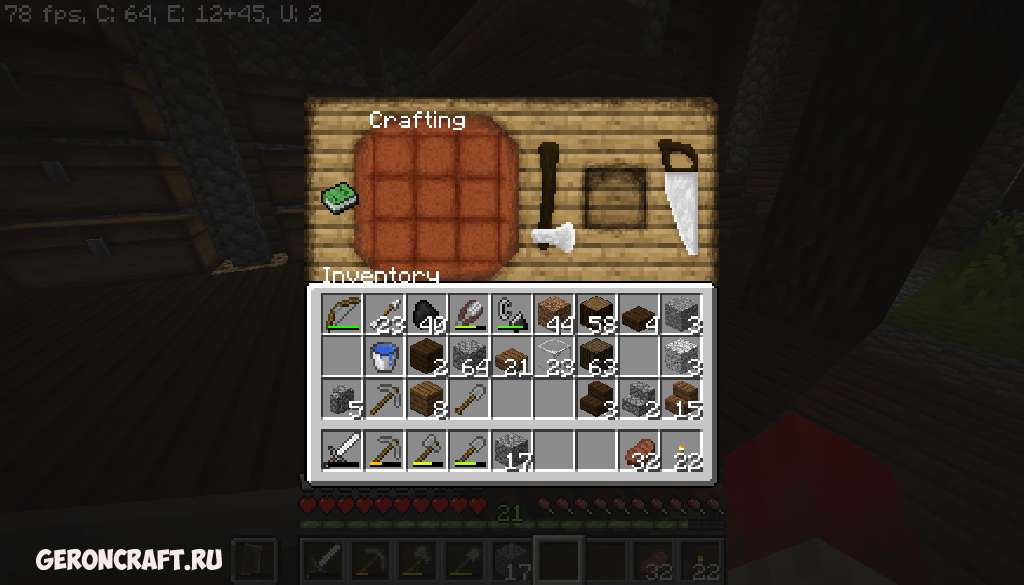The height and width of the screenshot is (585, 1024).
Task: Pick up the bow
Action: [x=340, y=314]
